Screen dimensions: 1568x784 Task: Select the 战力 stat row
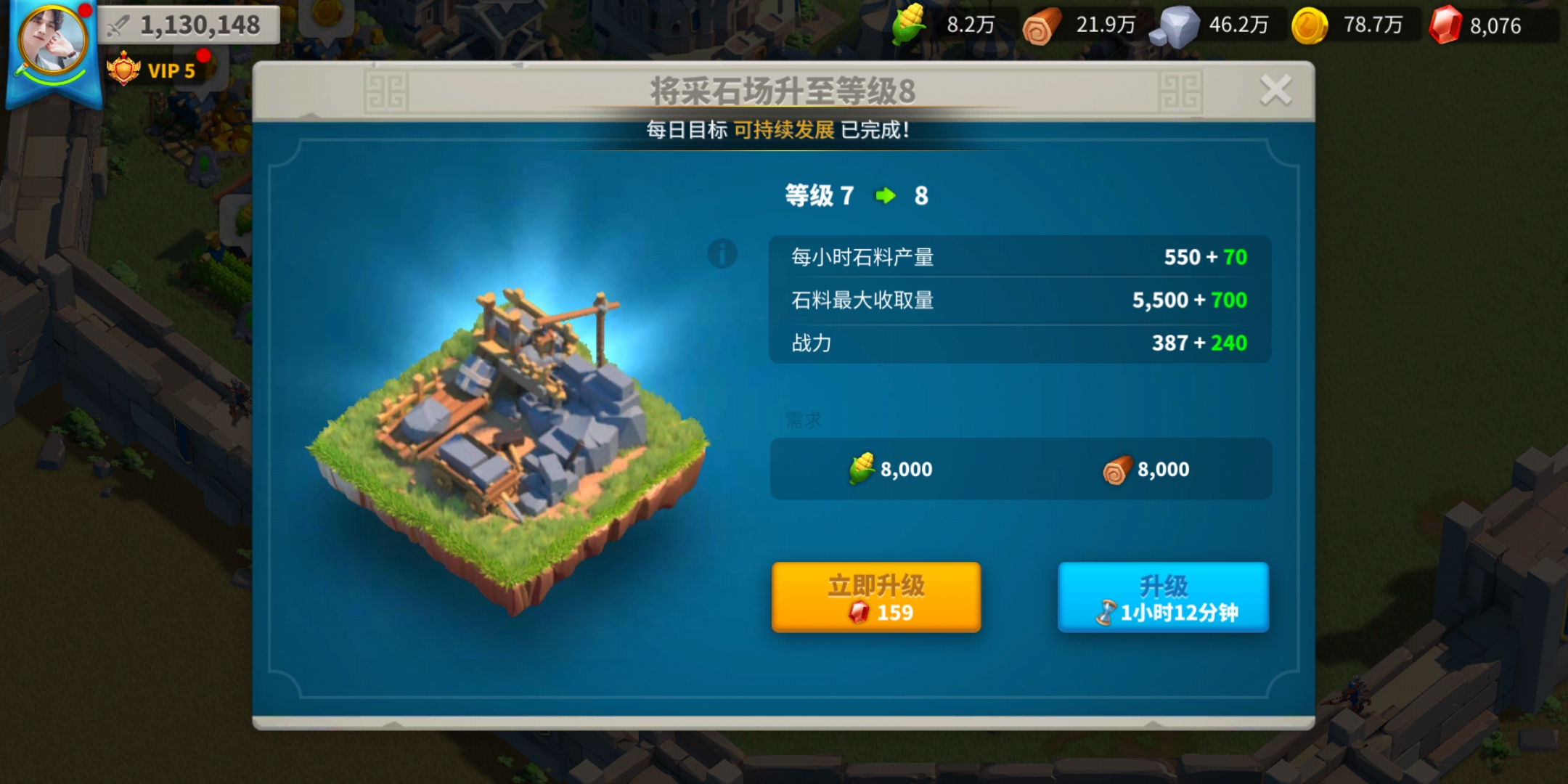coord(1016,344)
